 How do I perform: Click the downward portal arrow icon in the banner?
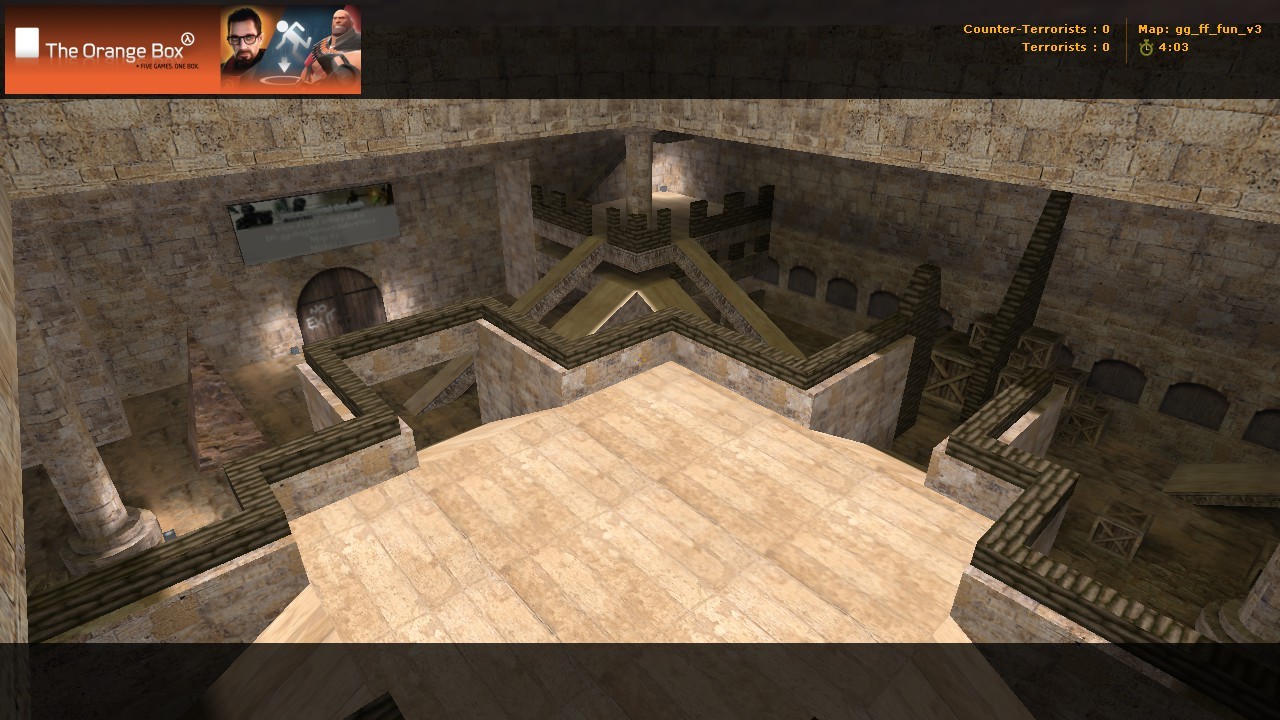coord(284,62)
